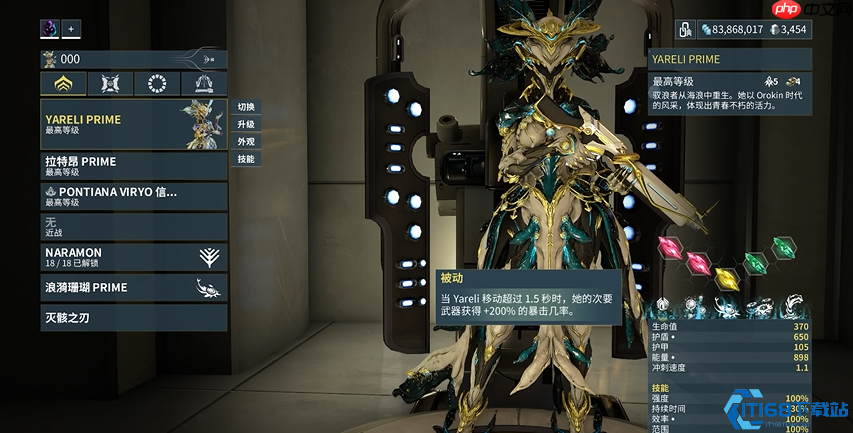
Task: Switch to the rank chevron loadout tab
Action: [63, 84]
